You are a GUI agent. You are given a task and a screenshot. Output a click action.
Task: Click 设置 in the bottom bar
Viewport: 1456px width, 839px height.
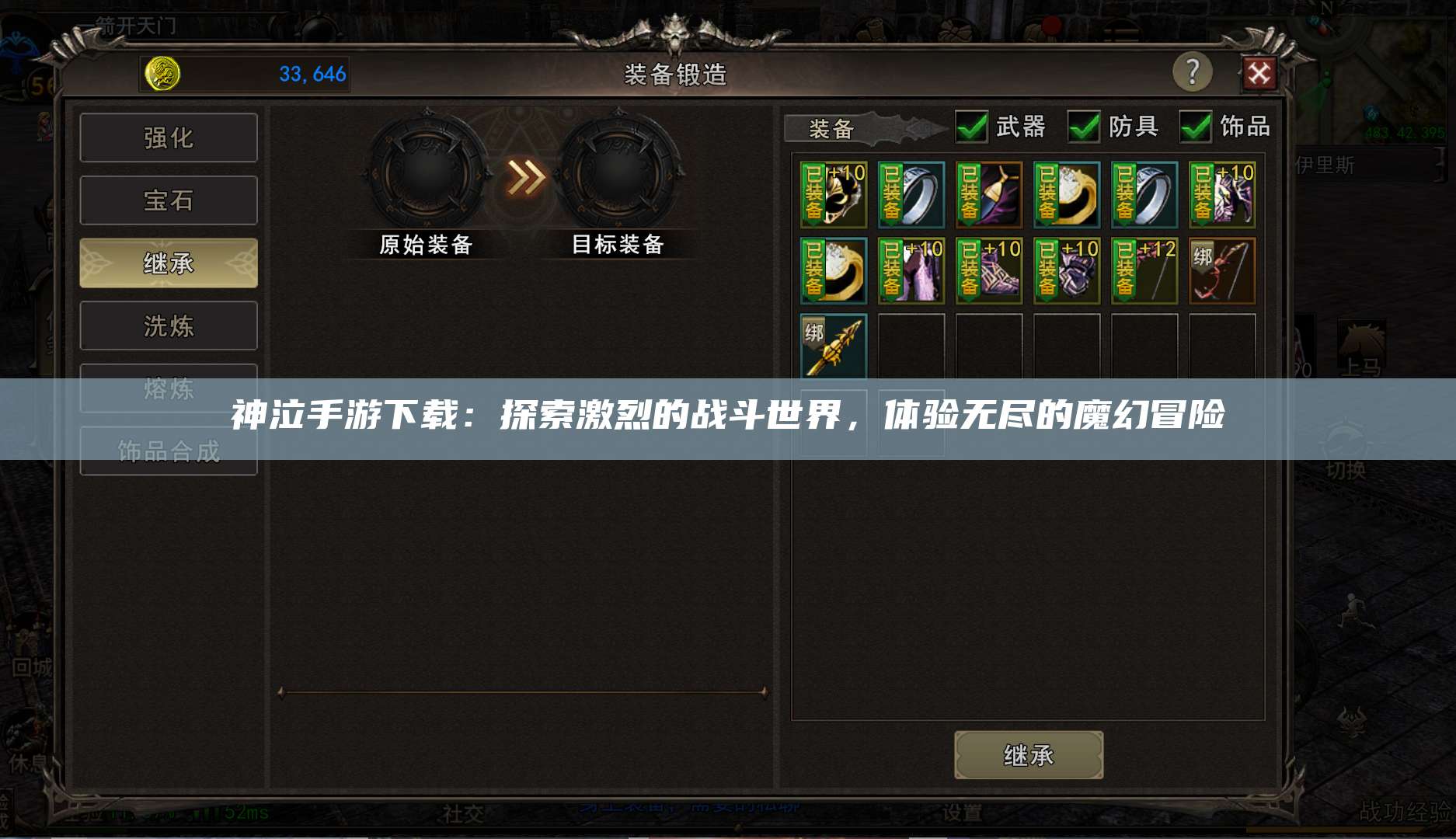pos(963,813)
